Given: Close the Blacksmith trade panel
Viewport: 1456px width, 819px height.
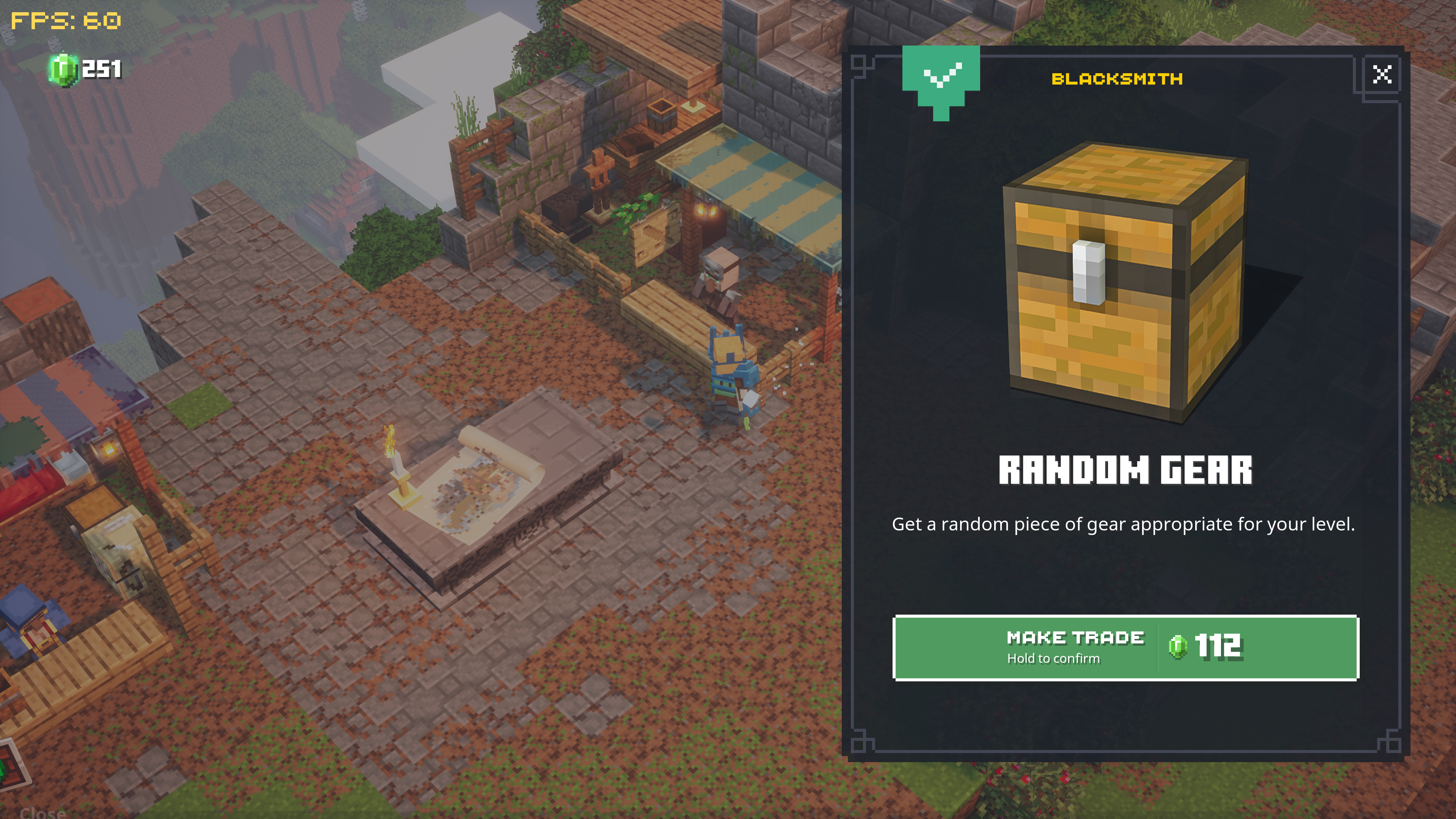Looking at the screenshot, I should click(1382, 74).
